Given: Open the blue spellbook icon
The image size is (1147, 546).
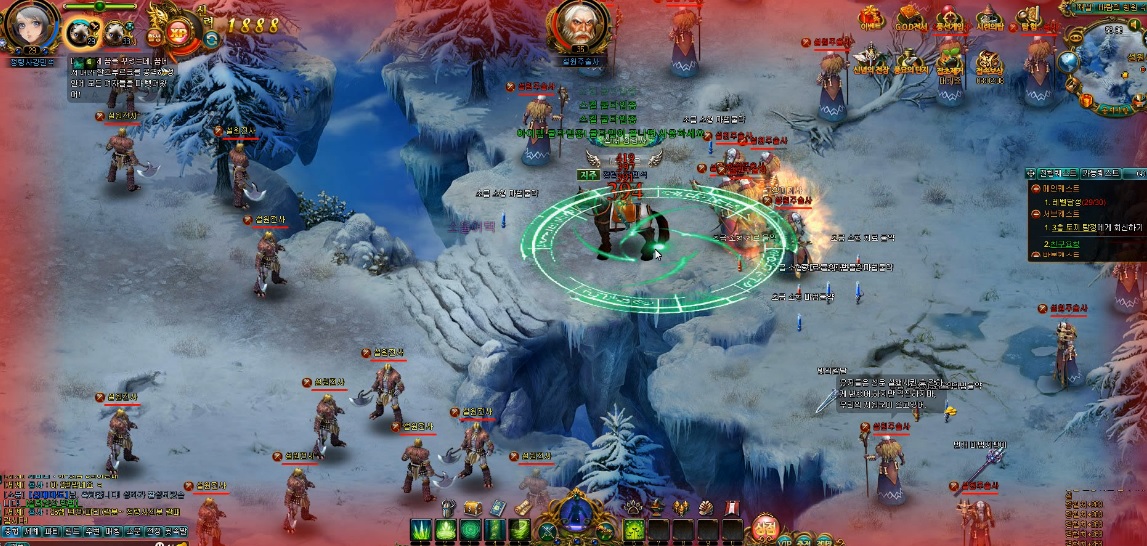Looking at the screenshot, I should (499, 508).
